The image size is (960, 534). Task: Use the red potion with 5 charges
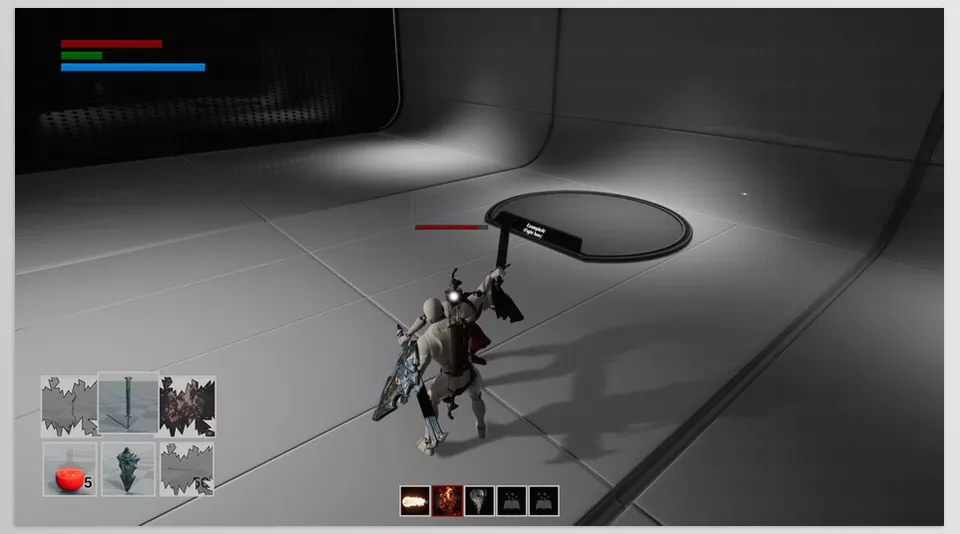69,470
